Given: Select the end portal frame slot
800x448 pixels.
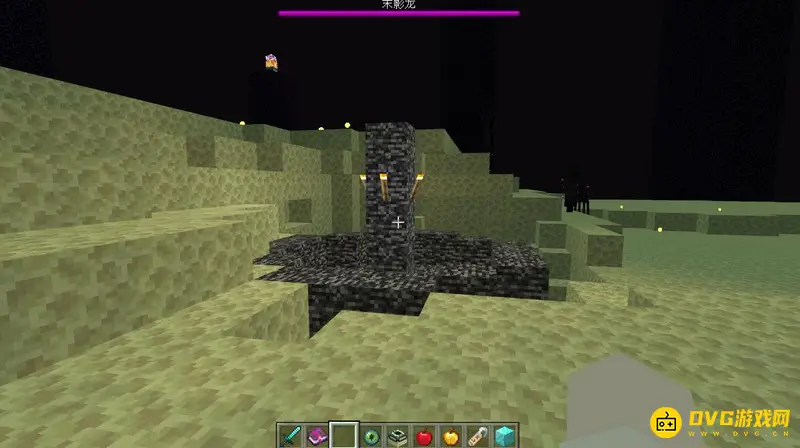Looking at the screenshot, I should click(x=397, y=435).
